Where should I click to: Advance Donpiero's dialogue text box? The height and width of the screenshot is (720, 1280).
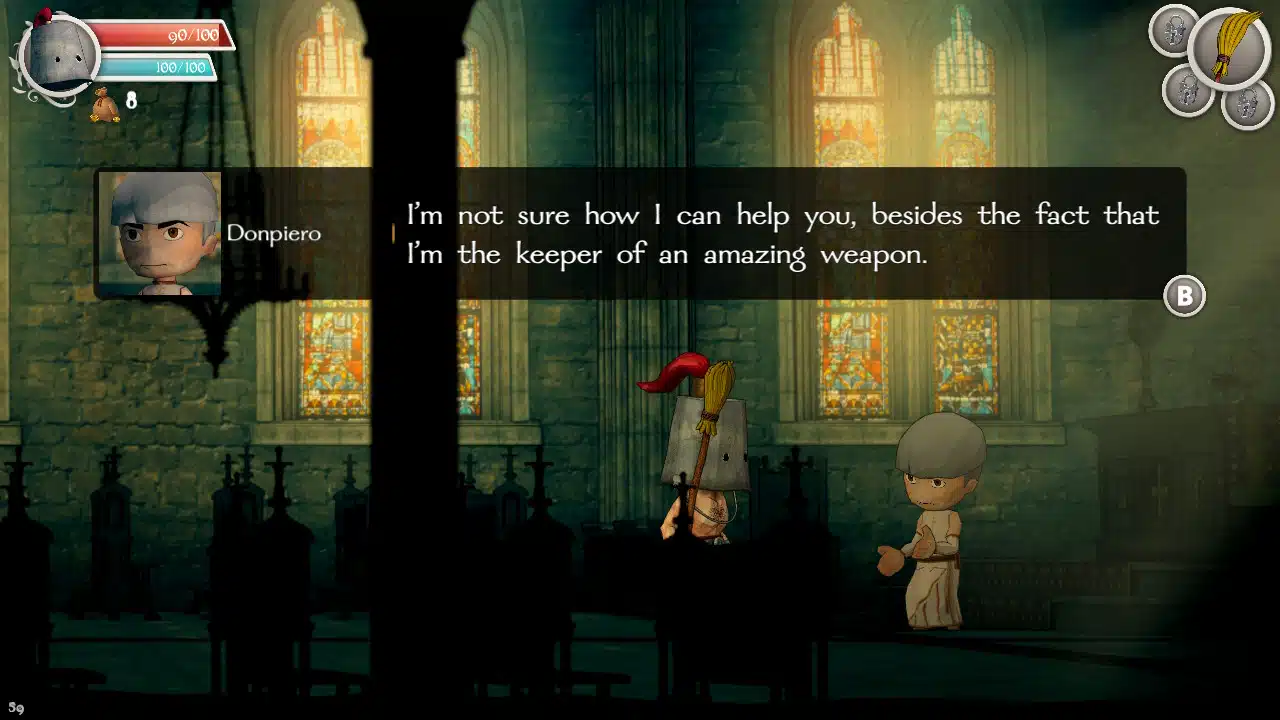click(1184, 296)
